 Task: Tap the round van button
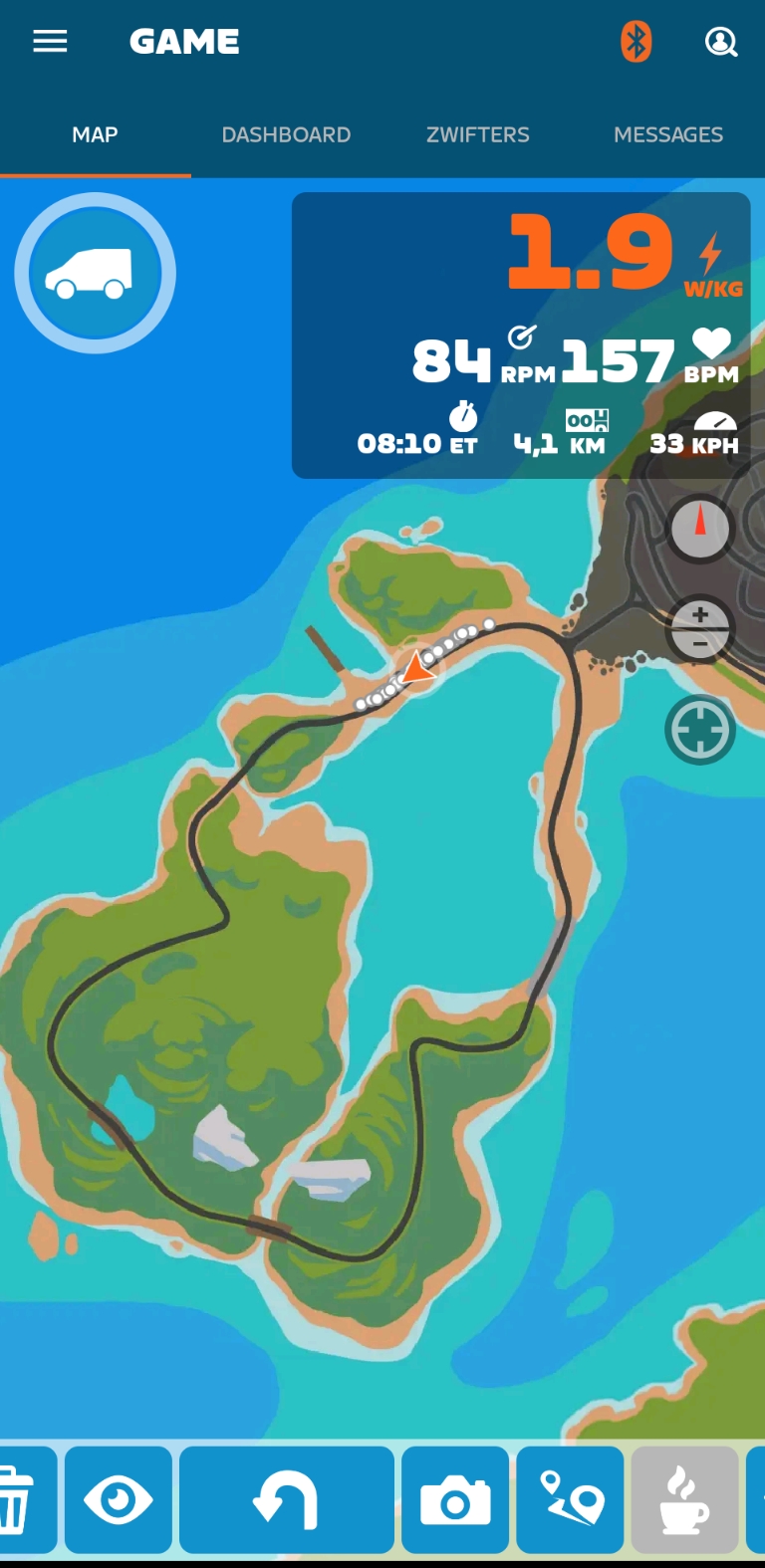[95, 273]
